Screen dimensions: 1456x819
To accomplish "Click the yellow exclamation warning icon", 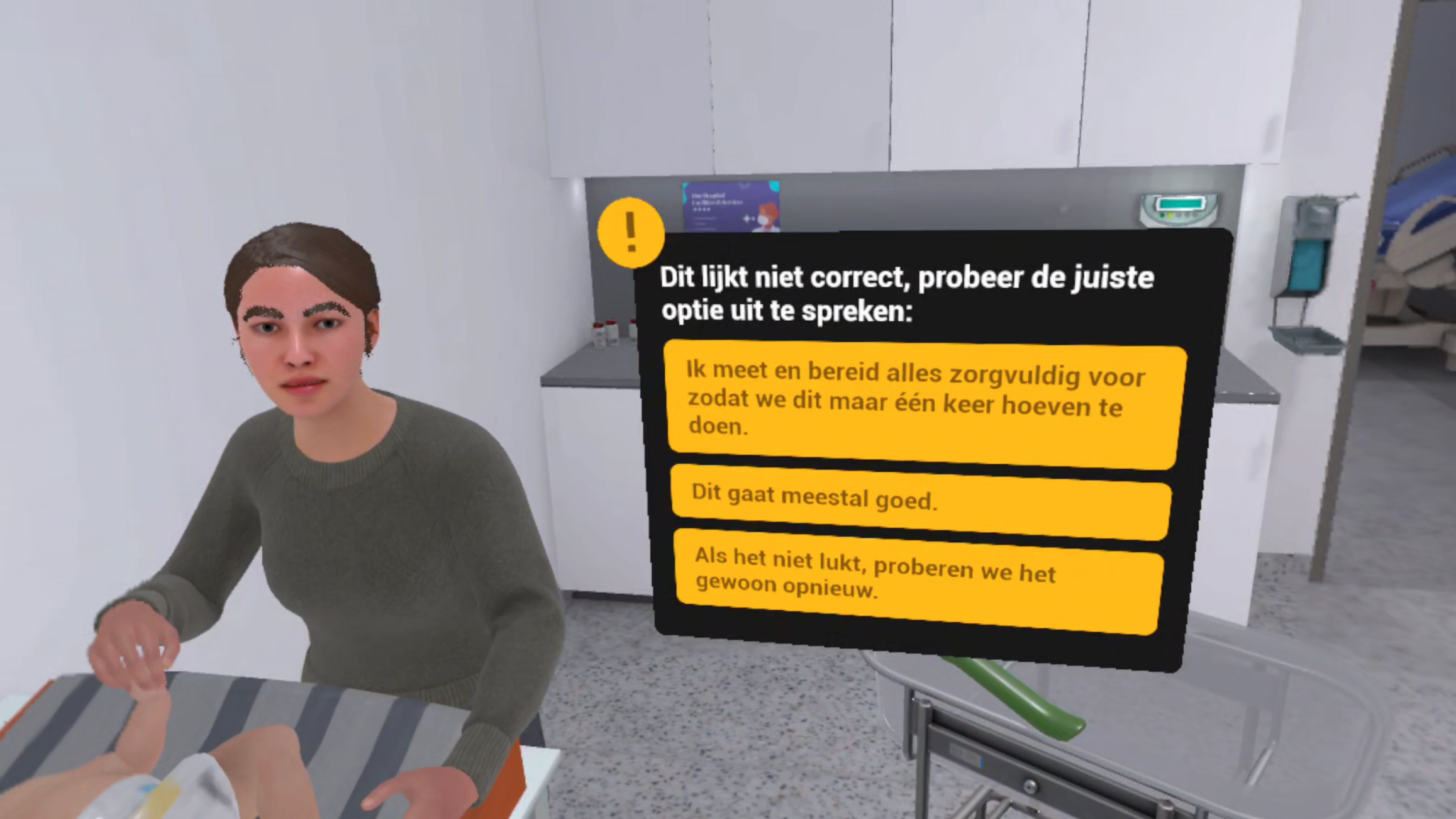I will point(631,232).
